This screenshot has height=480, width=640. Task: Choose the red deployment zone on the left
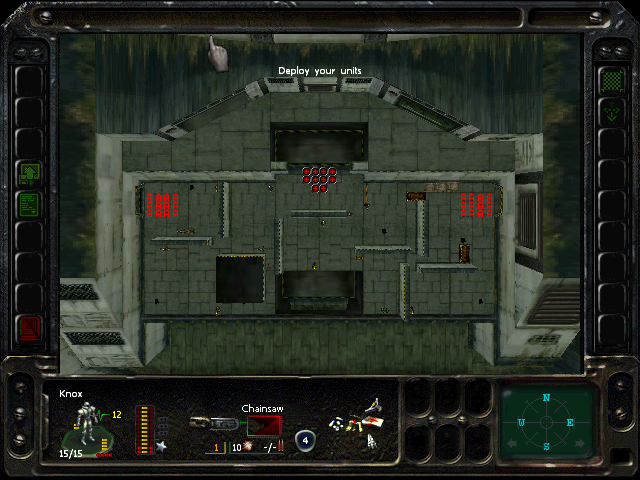(x=162, y=204)
